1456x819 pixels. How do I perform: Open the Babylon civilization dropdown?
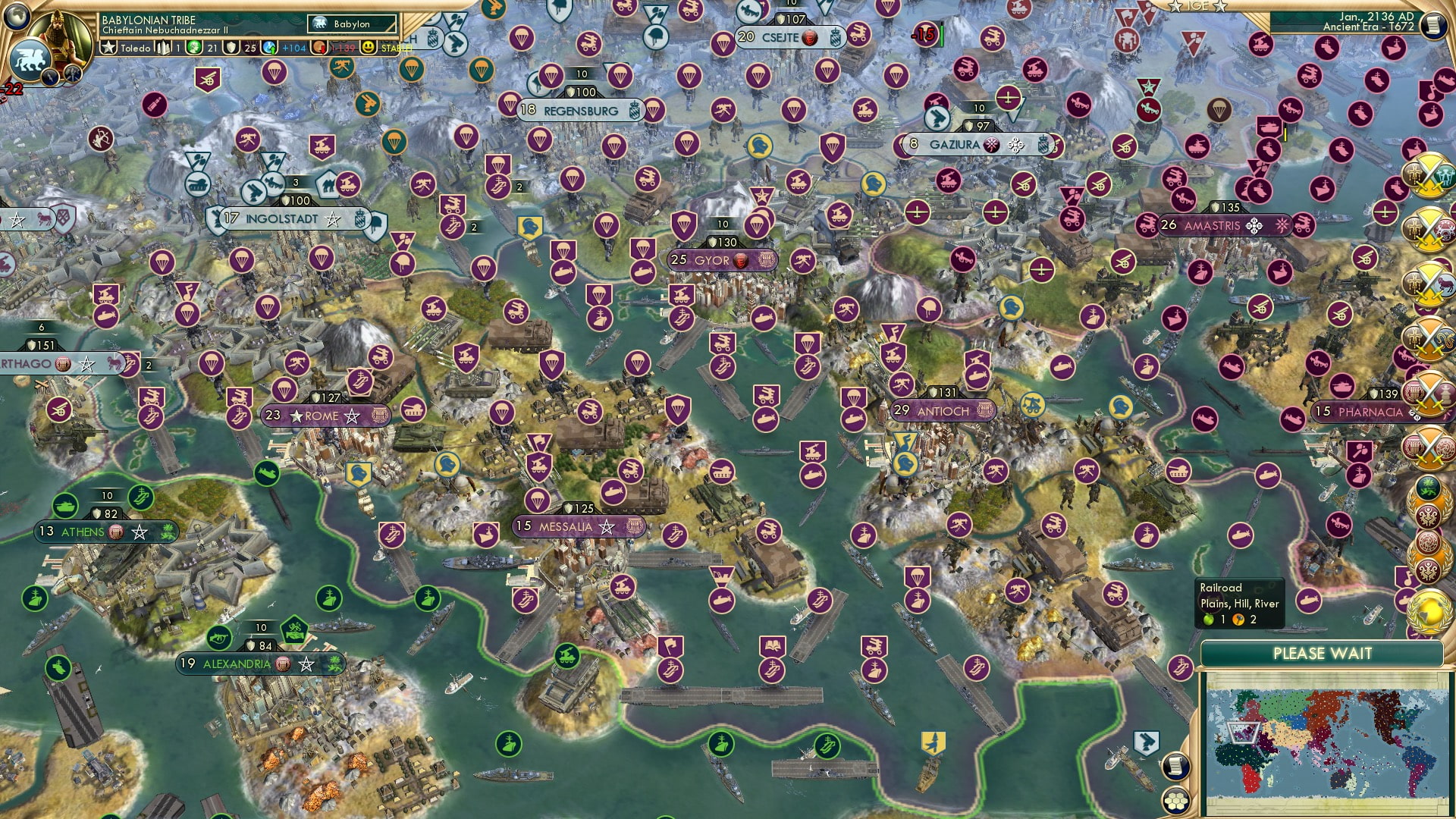[x=351, y=24]
